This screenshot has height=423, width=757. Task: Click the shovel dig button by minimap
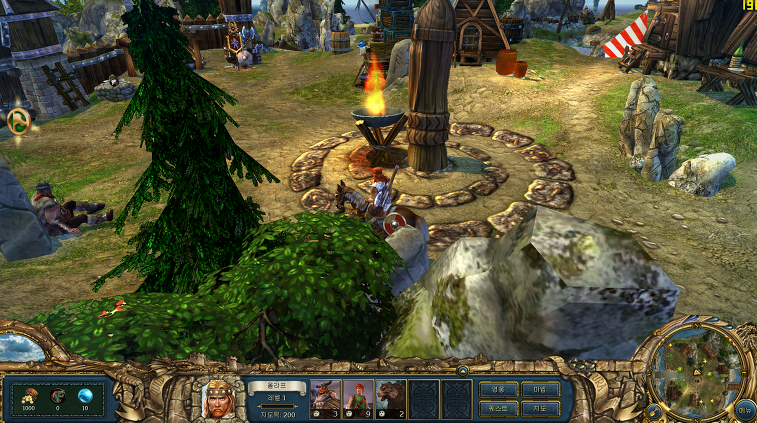[x=654, y=409]
